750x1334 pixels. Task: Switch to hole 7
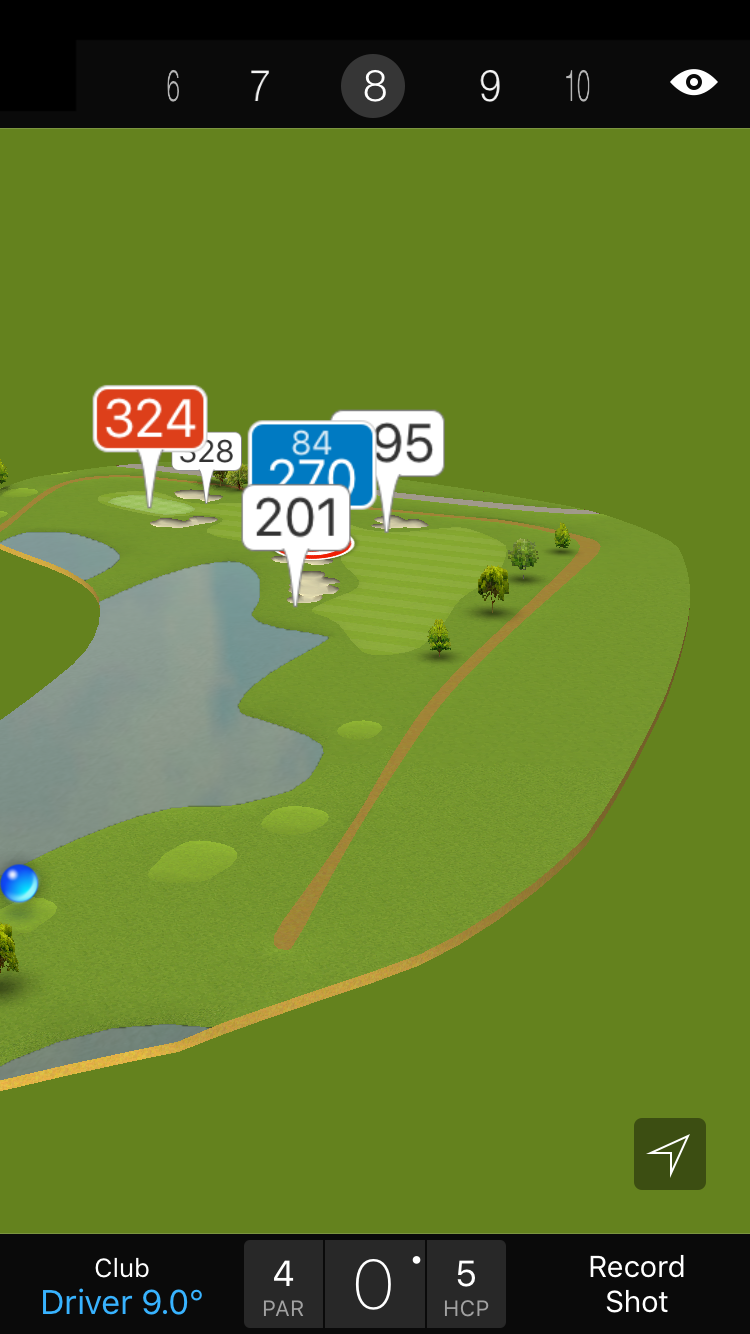259,87
